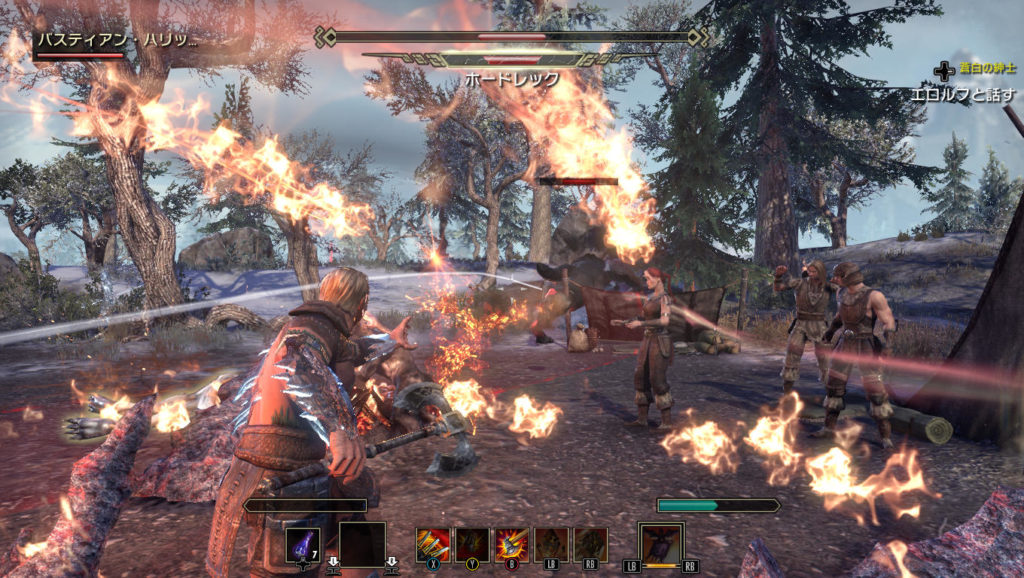
Task: Activate the fiery arrows ability
Action: click(433, 545)
